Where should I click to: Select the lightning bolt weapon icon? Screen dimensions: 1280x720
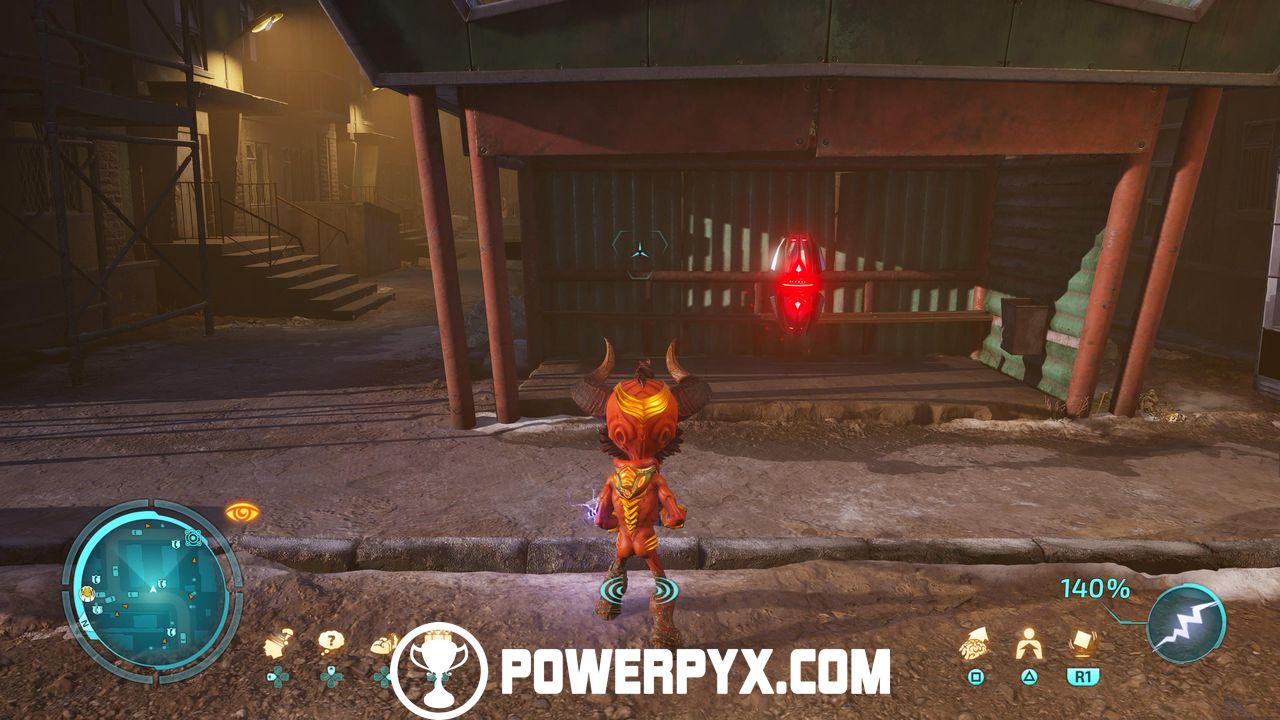1185,622
